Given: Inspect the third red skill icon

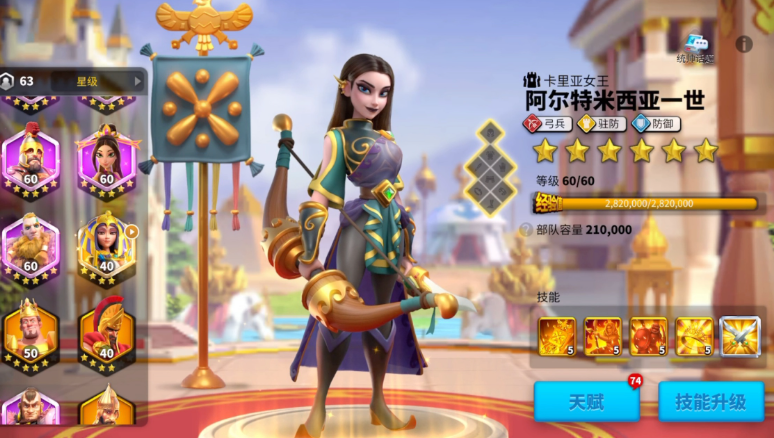Looking at the screenshot, I should tap(648, 337).
